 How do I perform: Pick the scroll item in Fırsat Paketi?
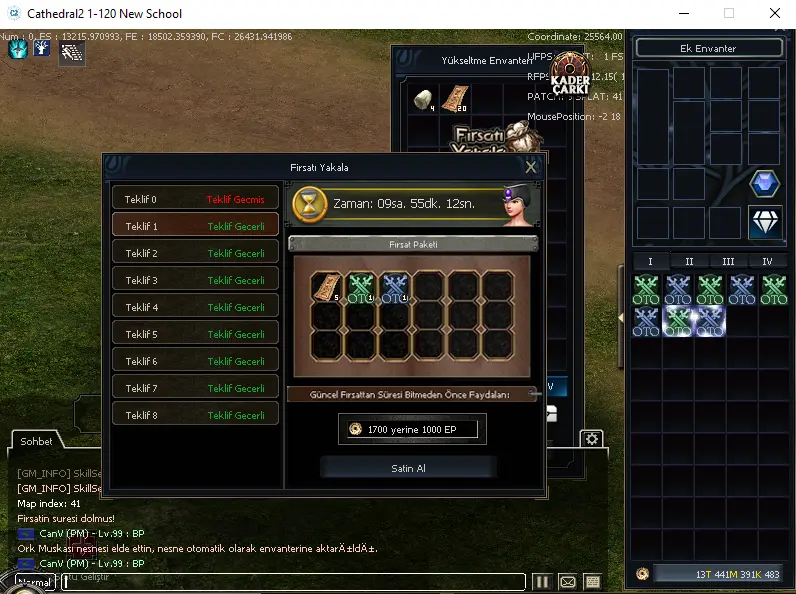tap(327, 288)
